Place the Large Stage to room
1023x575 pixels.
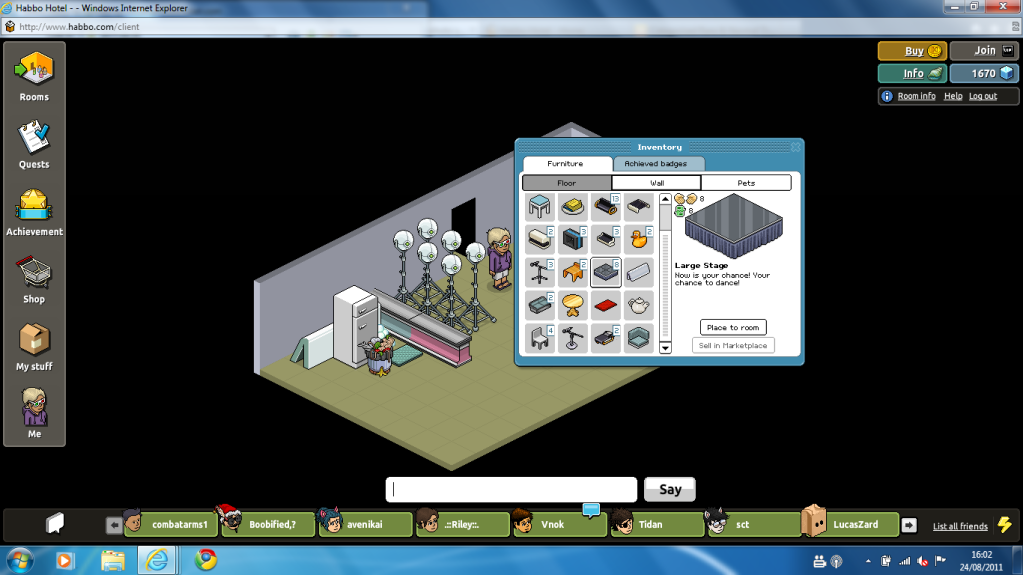tap(733, 327)
